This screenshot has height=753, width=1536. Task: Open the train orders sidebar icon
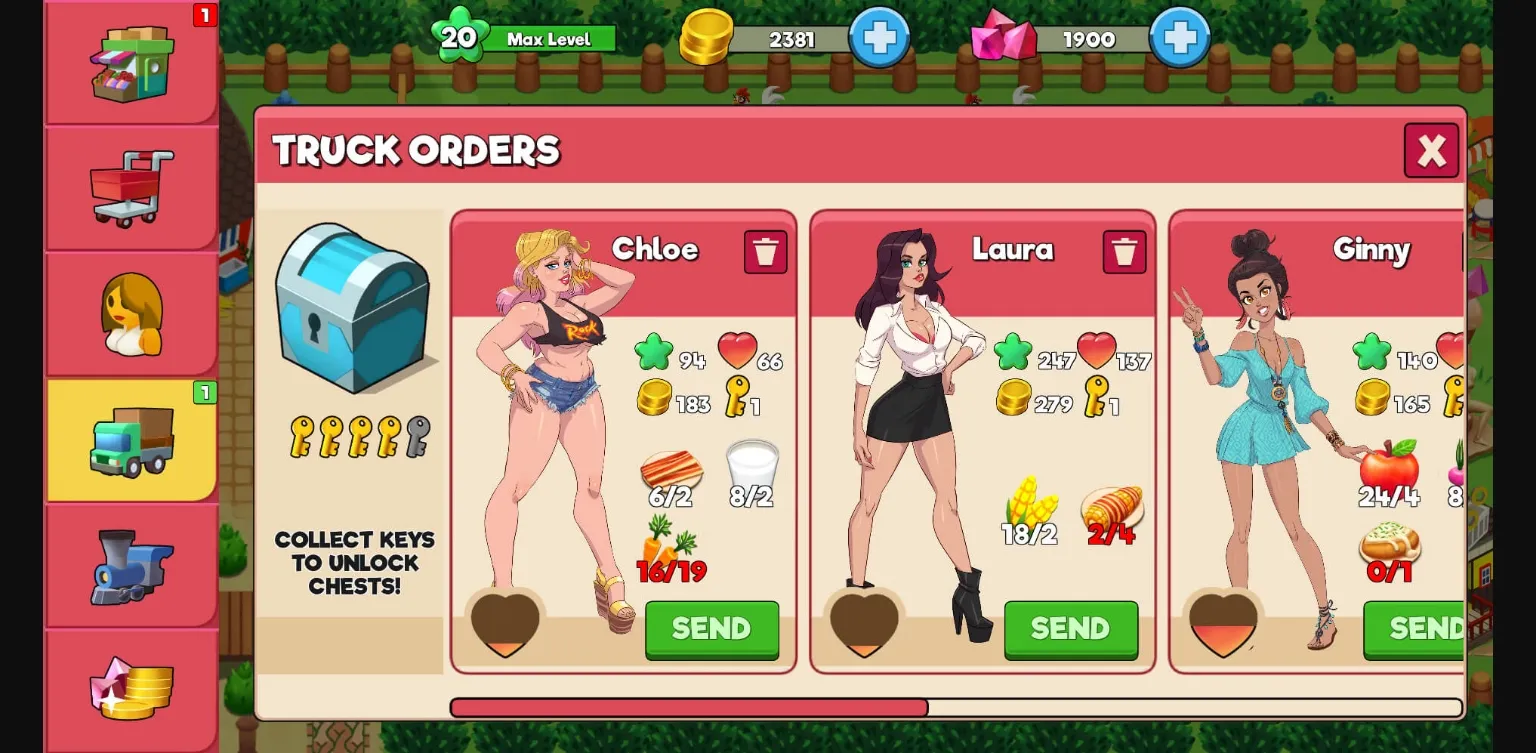click(x=130, y=565)
